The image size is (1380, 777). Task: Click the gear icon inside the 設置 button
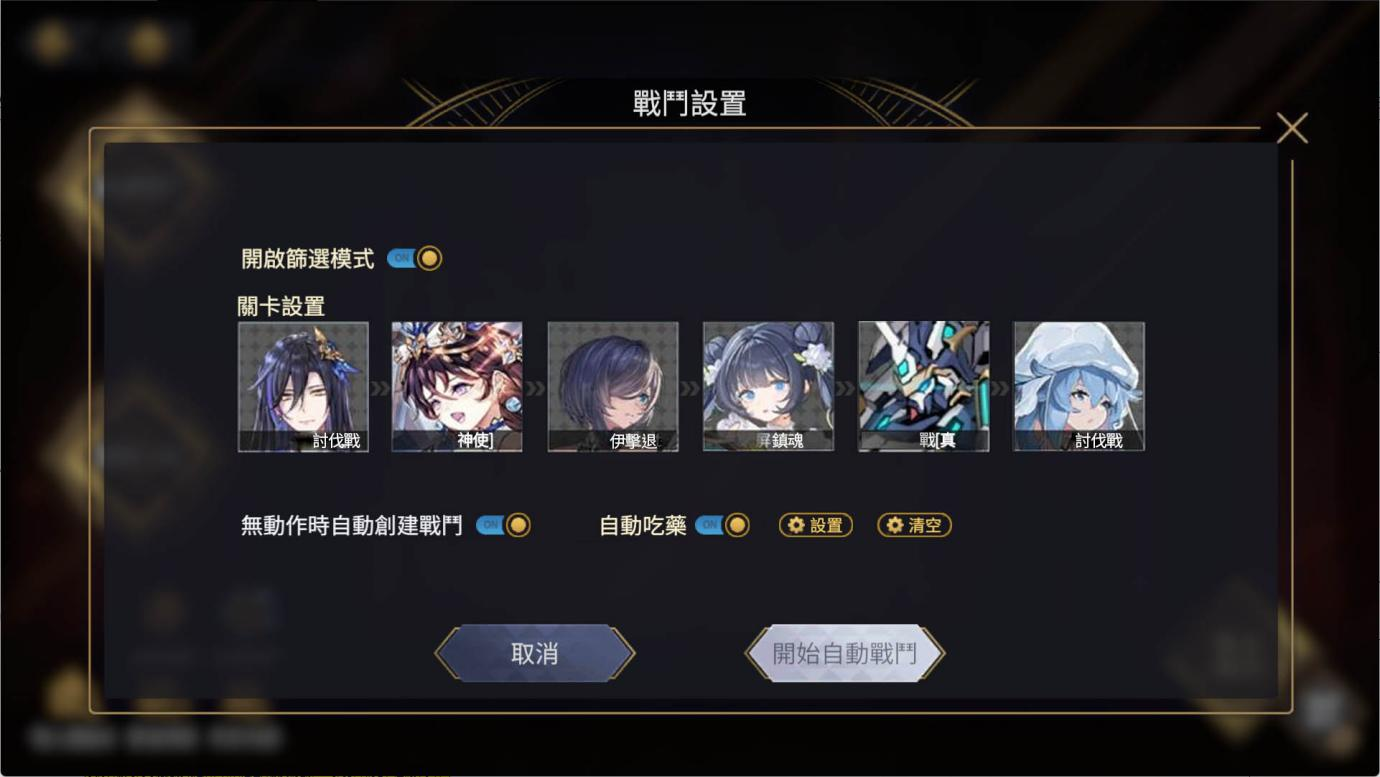coord(798,524)
